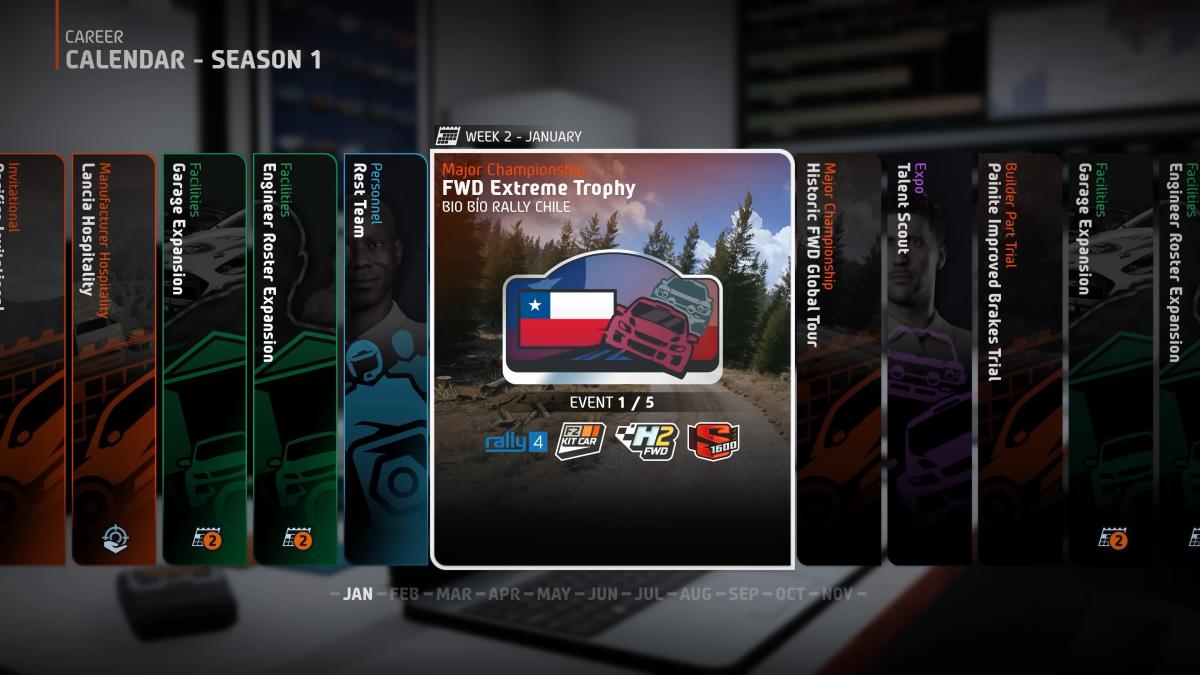Click the S1600 class logo

pyautogui.click(x=713, y=441)
